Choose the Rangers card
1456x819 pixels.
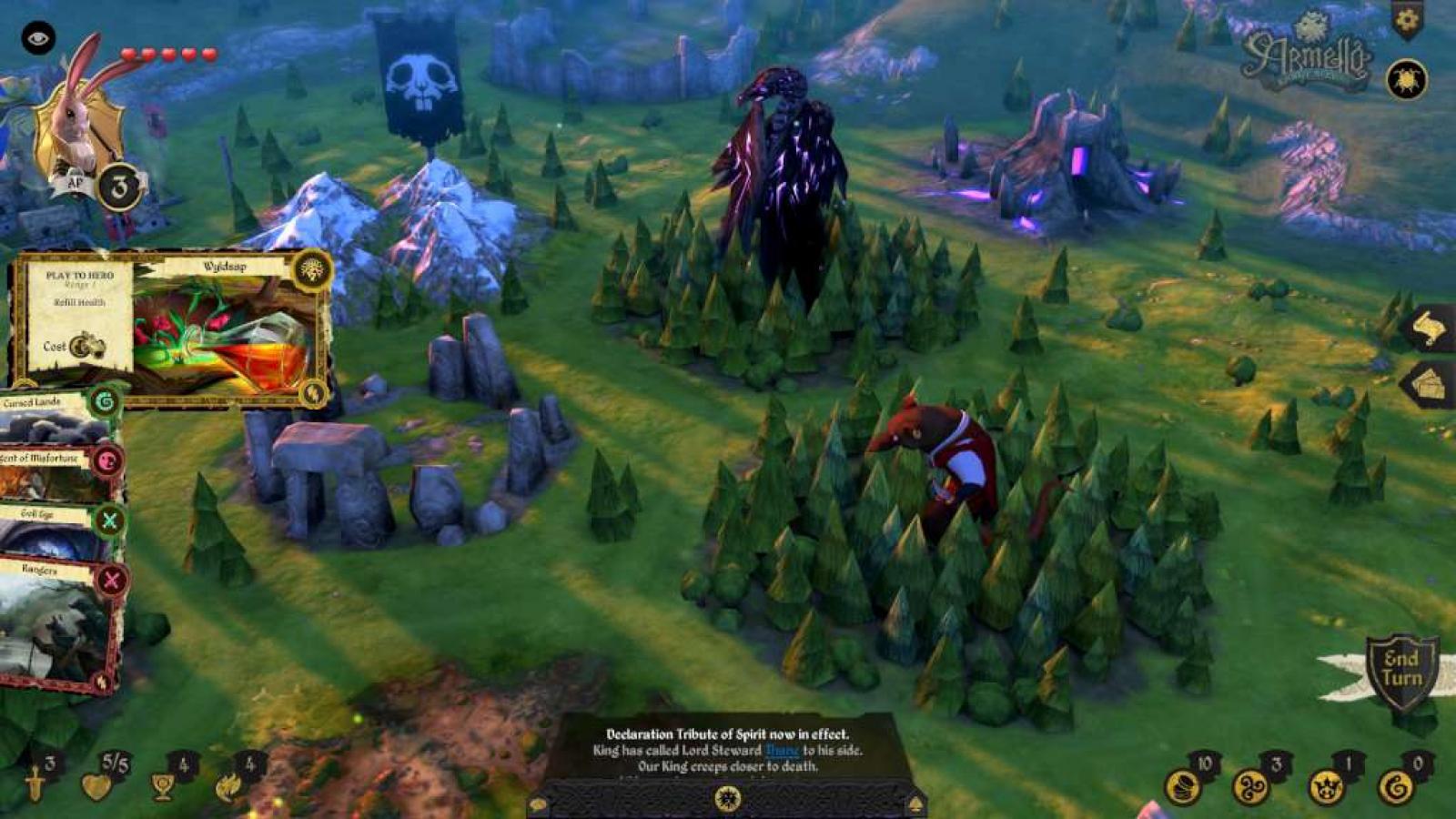[x=59, y=628]
